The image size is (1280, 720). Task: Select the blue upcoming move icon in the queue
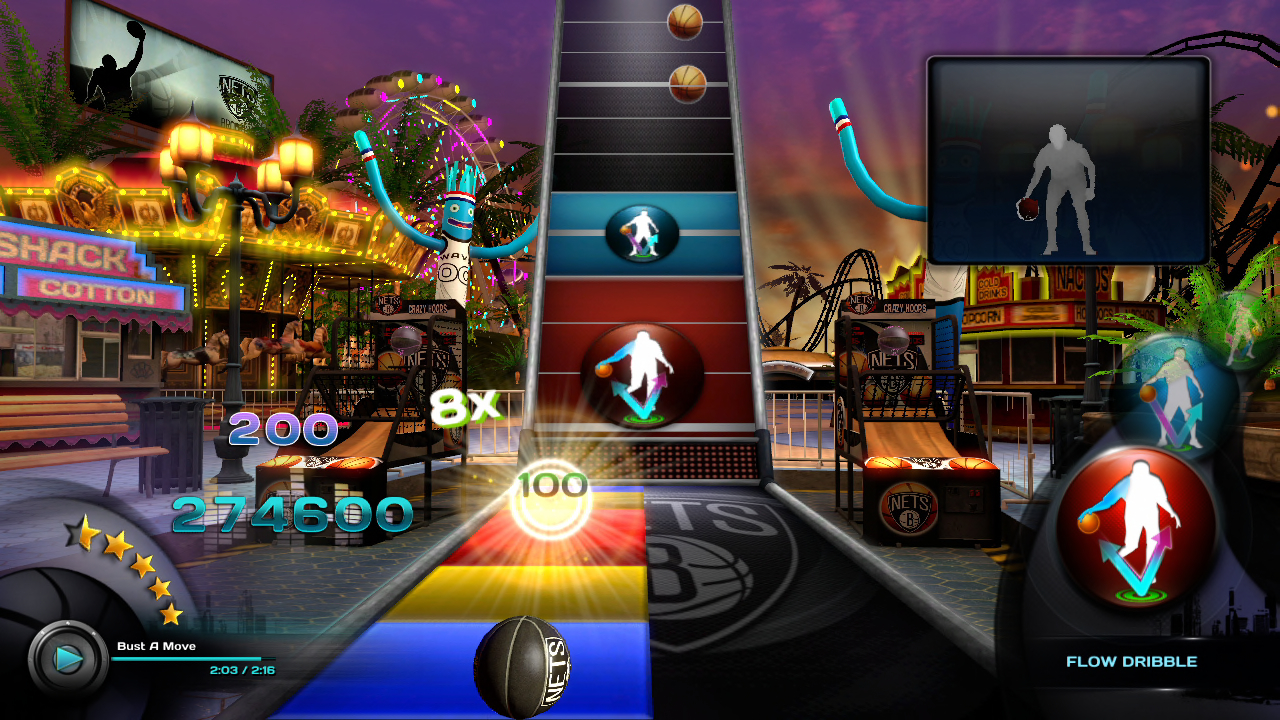tap(1173, 396)
